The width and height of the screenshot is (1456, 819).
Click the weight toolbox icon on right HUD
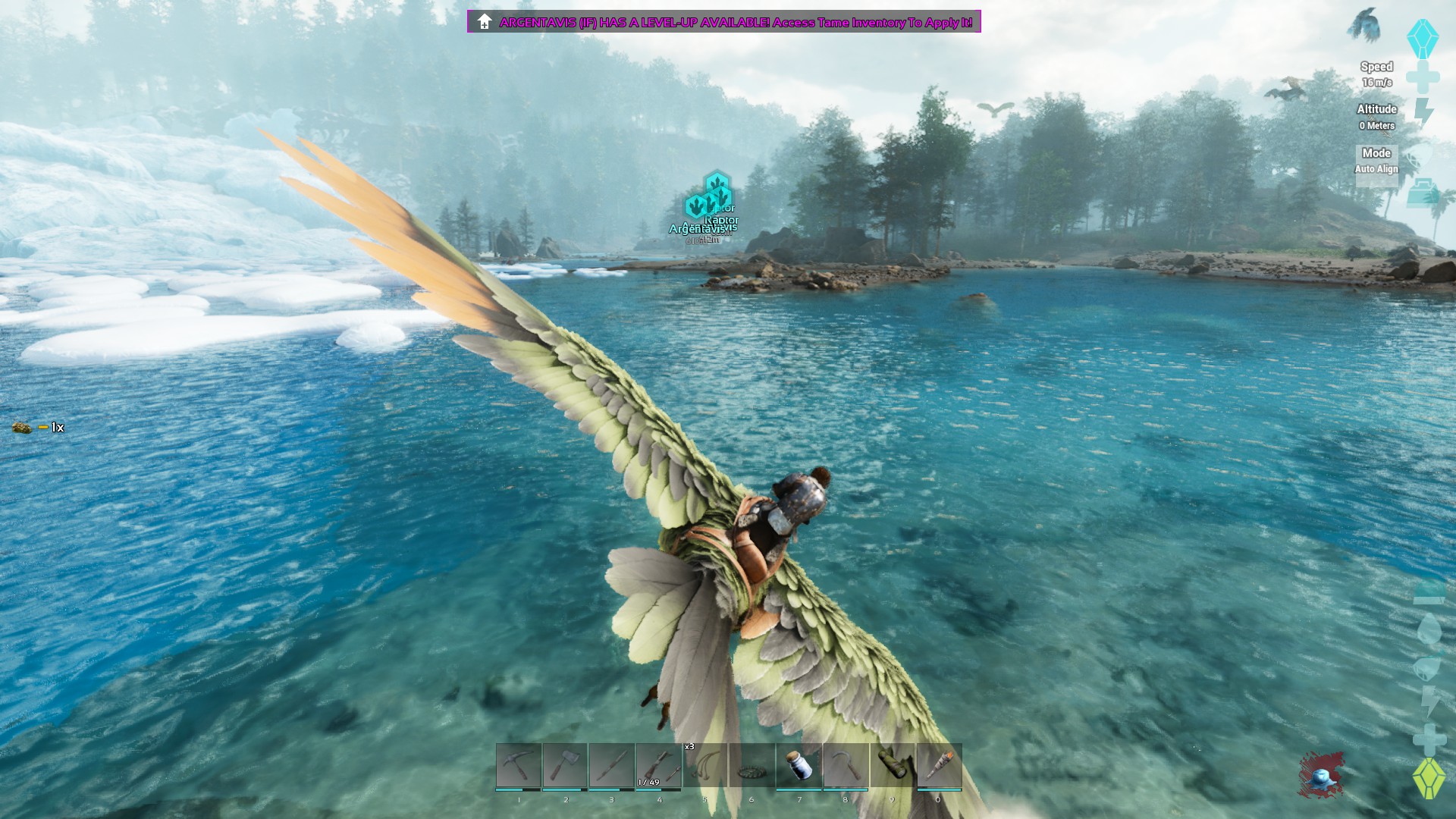coord(1424,193)
